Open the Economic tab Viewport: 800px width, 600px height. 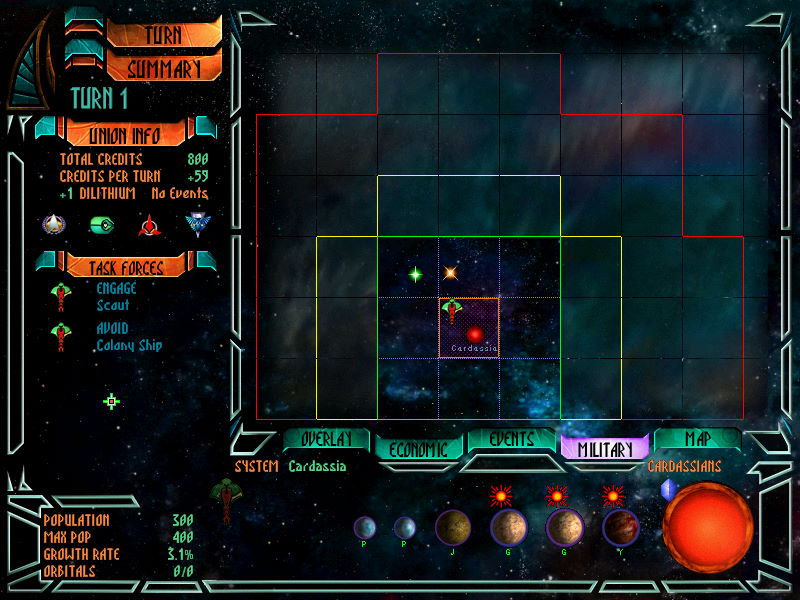(x=418, y=450)
